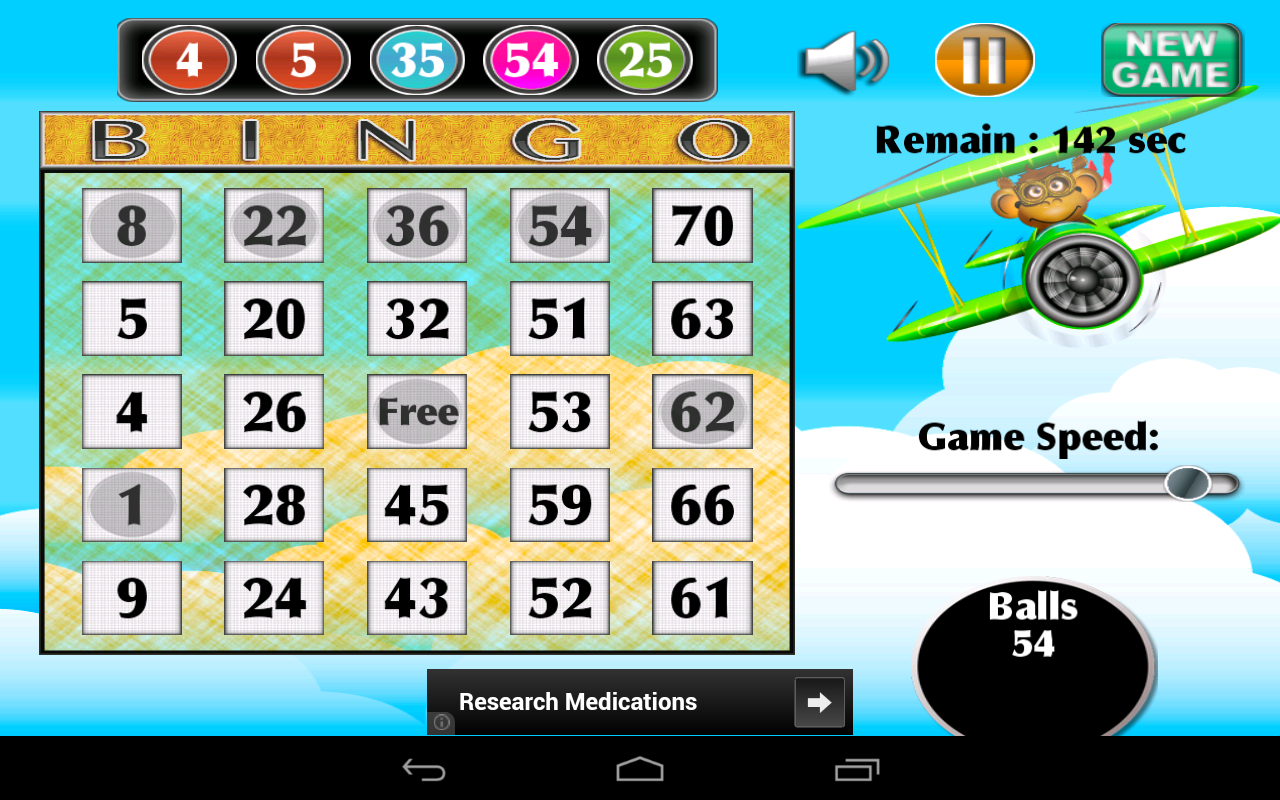Select the pink called ball 54
This screenshot has height=800, width=1280.
pos(531,60)
